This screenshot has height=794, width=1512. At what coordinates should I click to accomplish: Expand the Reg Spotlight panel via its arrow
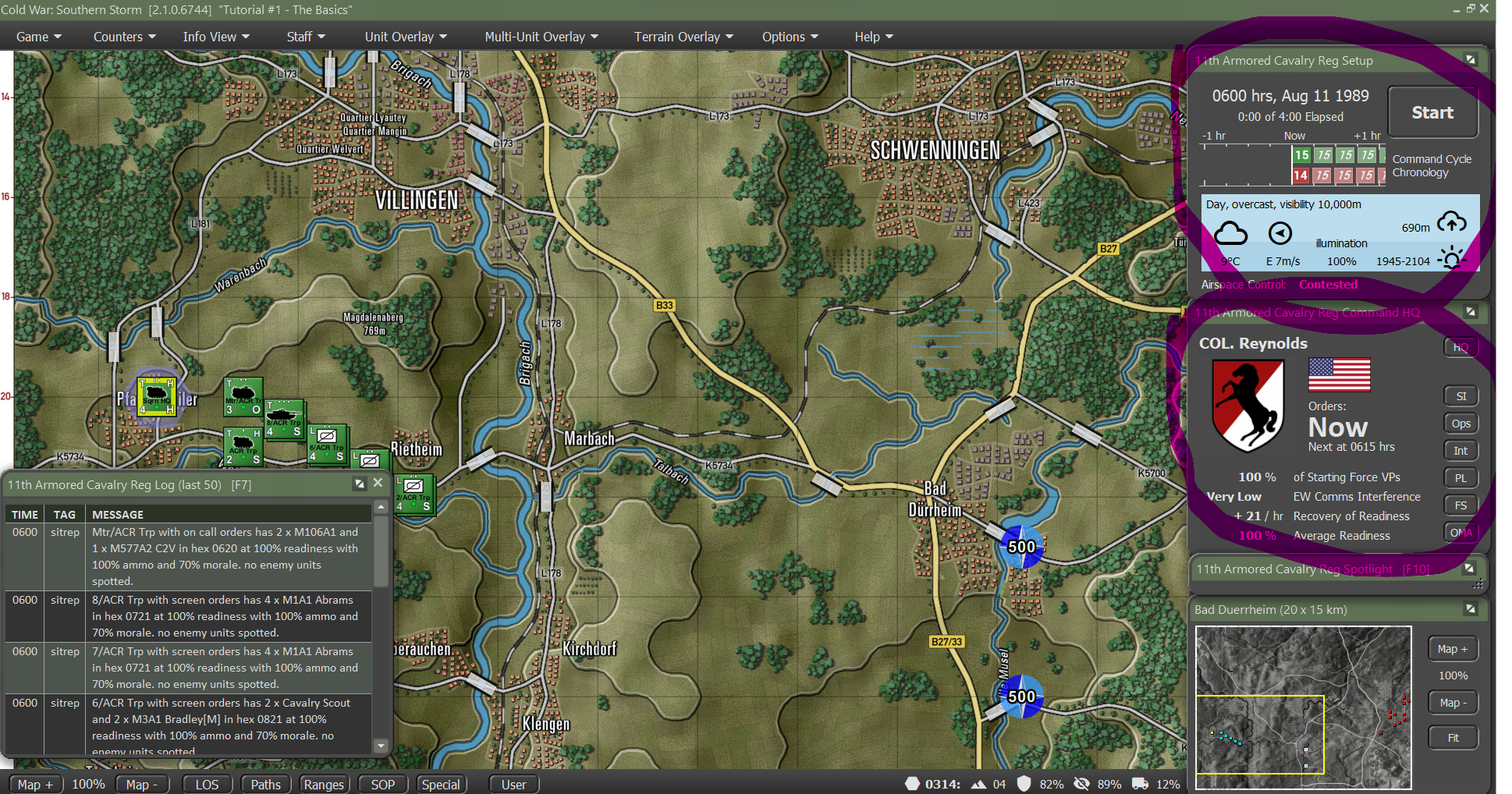click(x=1470, y=569)
